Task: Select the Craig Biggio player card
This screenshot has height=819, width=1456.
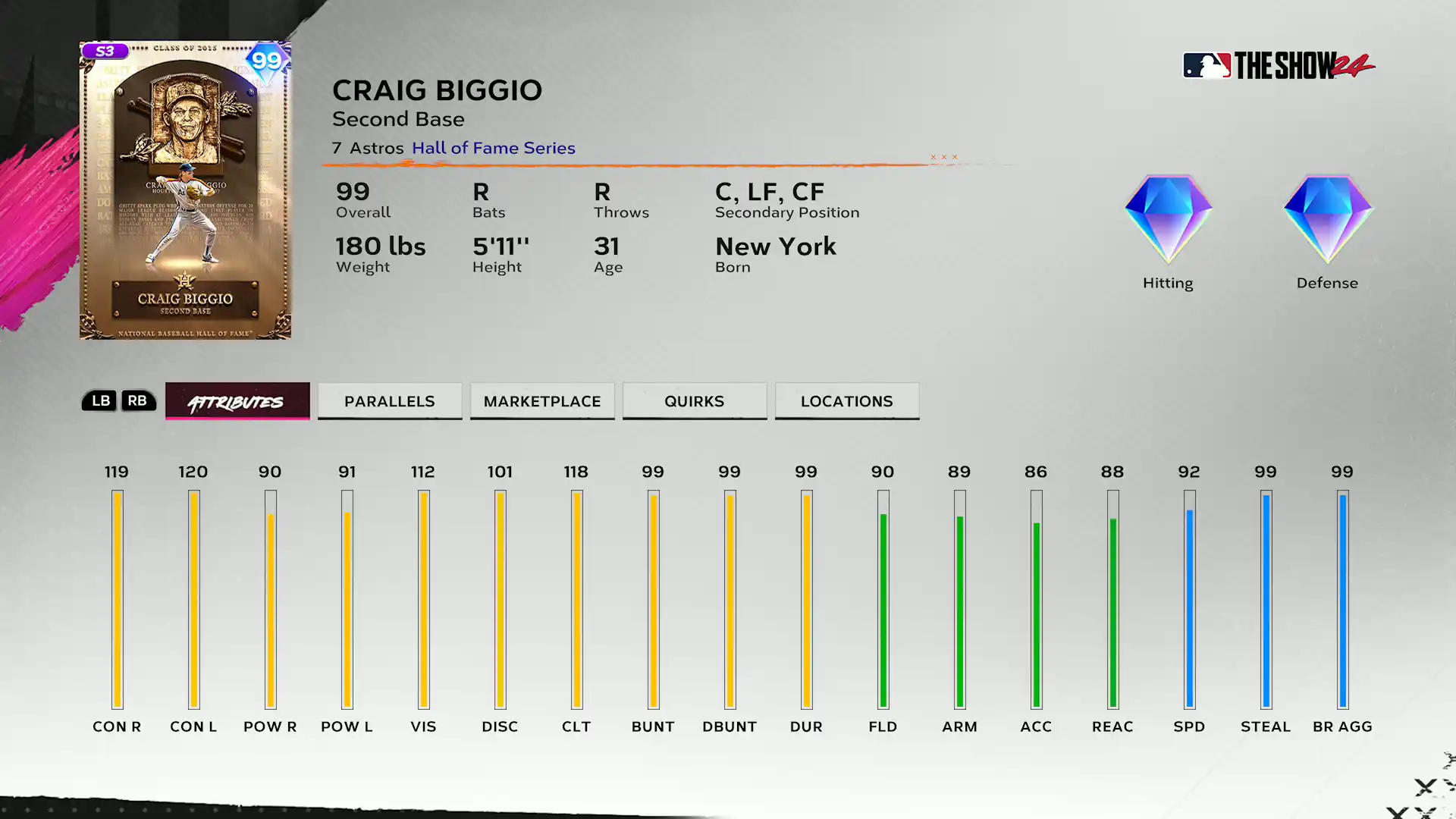Action: [185, 190]
